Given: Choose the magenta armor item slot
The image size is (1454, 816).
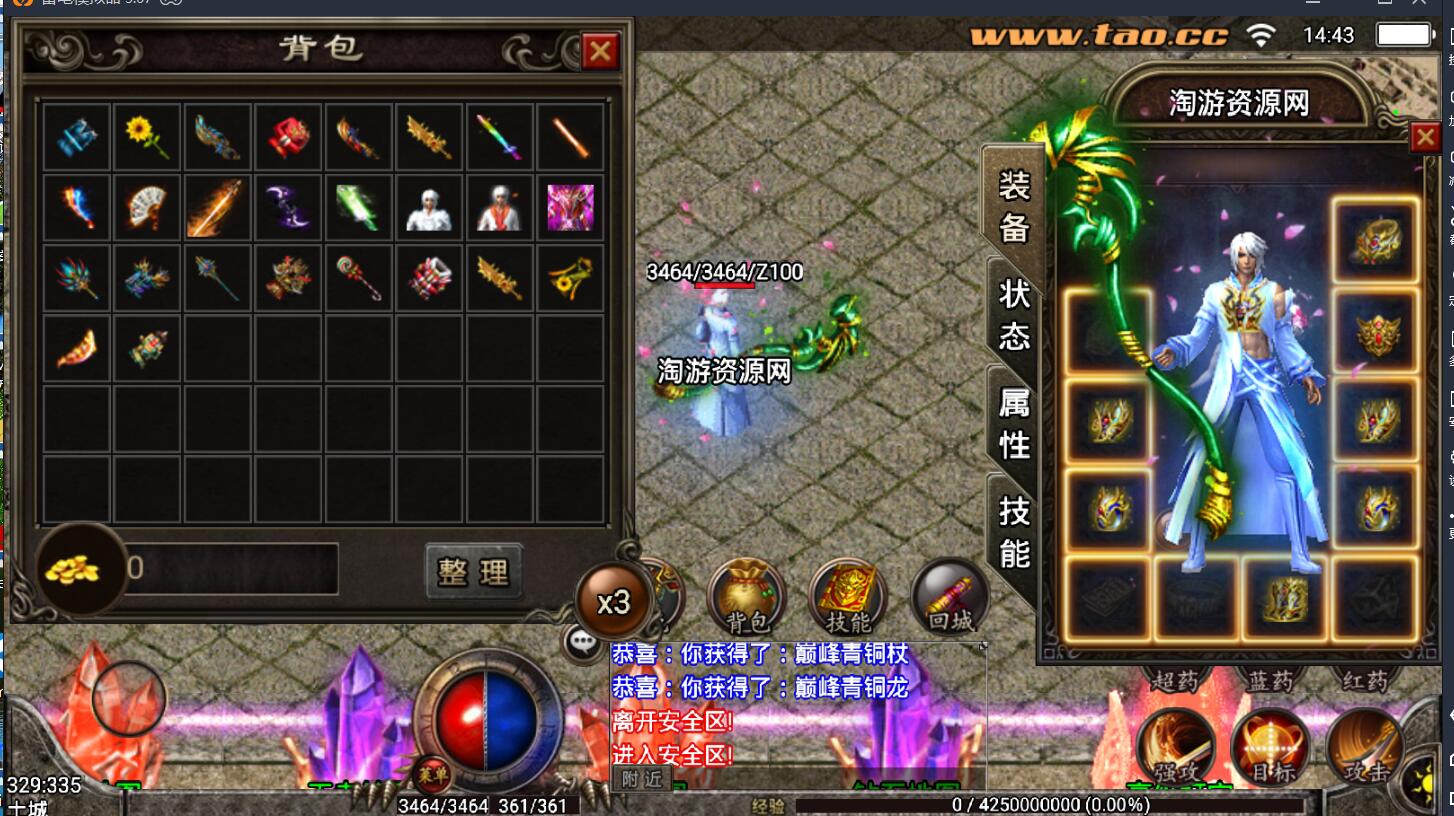Looking at the screenshot, I should coord(570,207).
